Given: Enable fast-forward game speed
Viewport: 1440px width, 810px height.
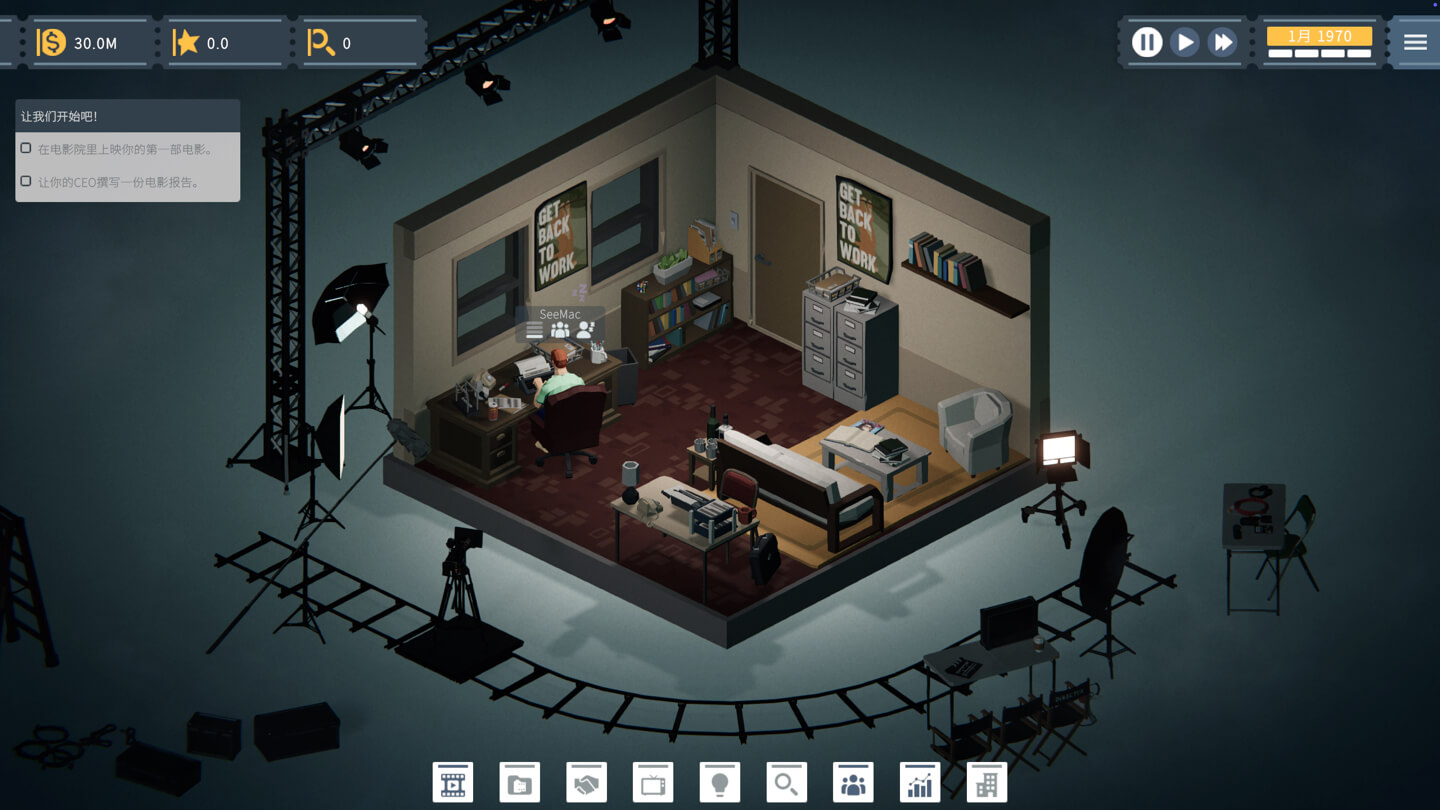Looking at the screenshot, I should click(x=1223, y=42).
